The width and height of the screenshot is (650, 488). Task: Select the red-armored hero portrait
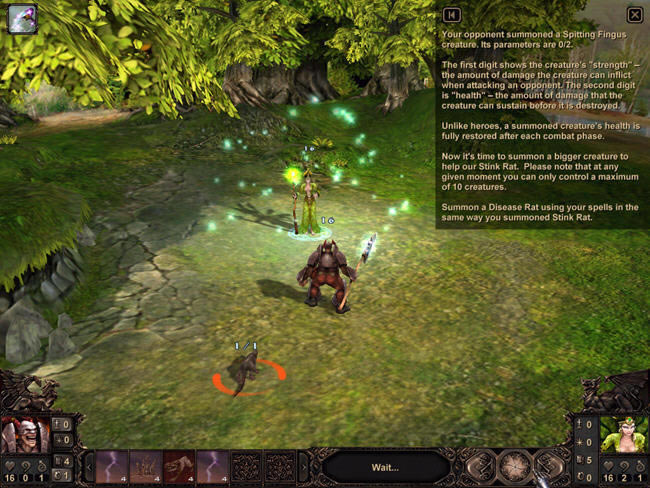pyautogui.click(x=22, y=435)
